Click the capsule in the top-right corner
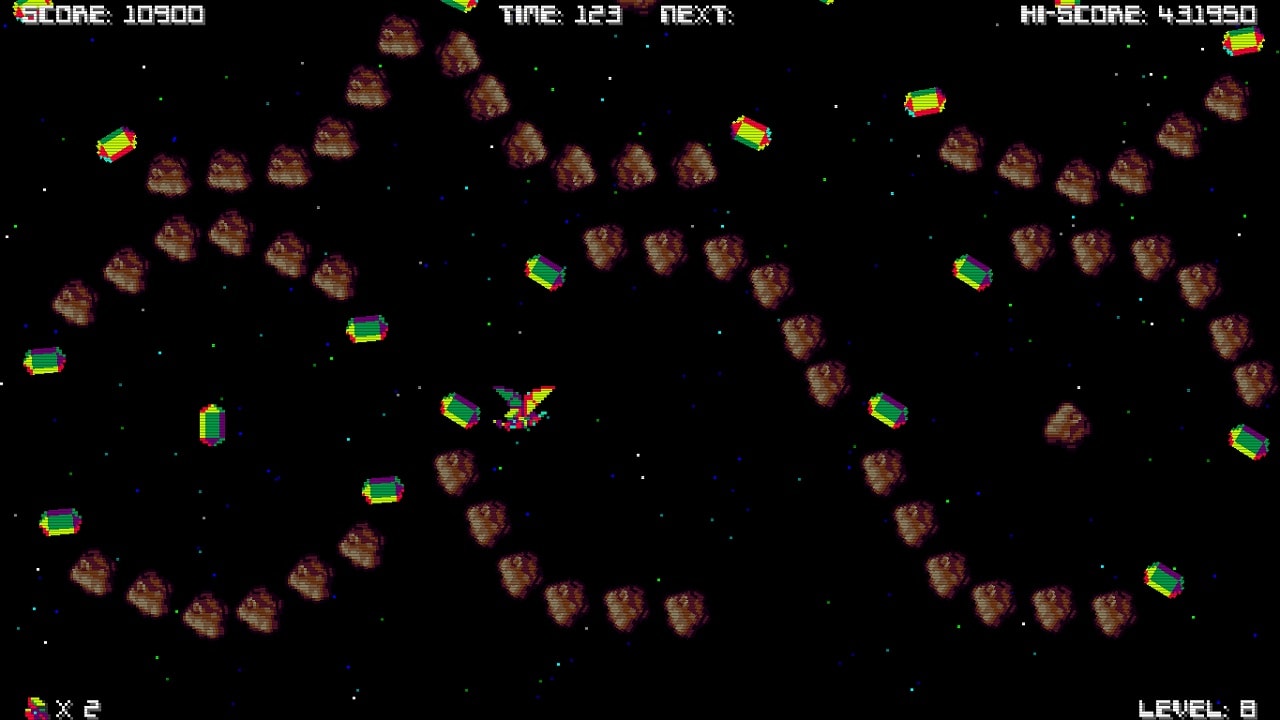The image size is (1280, 720). (x=1241, y=42)
